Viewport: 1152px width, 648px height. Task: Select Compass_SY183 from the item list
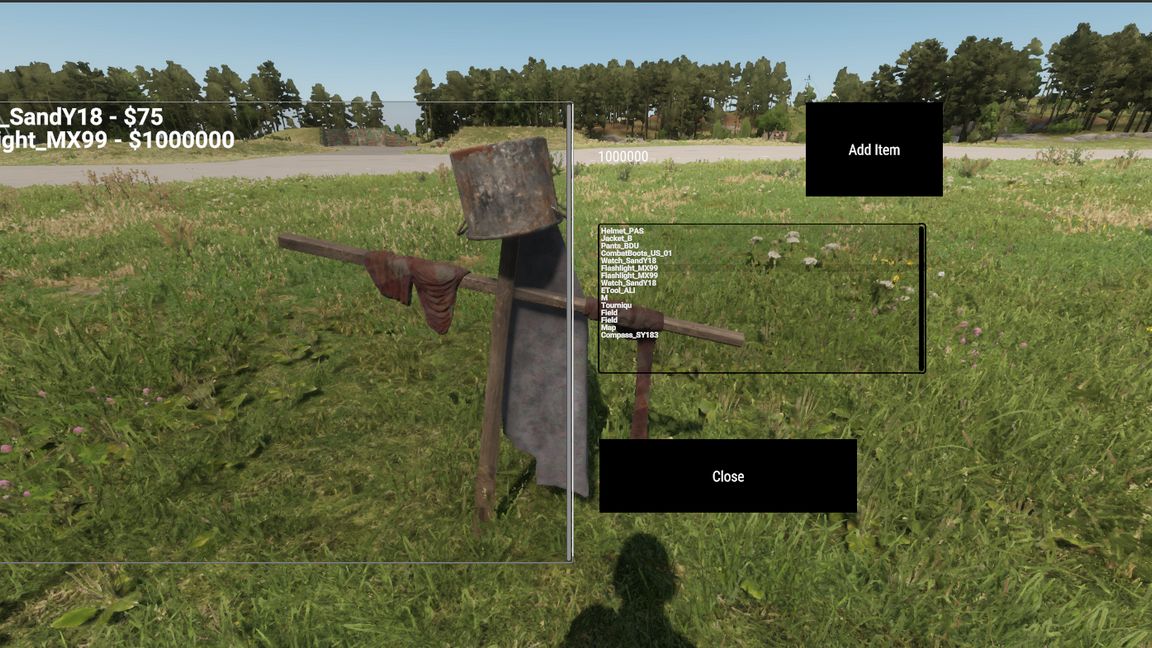point(629,335)
